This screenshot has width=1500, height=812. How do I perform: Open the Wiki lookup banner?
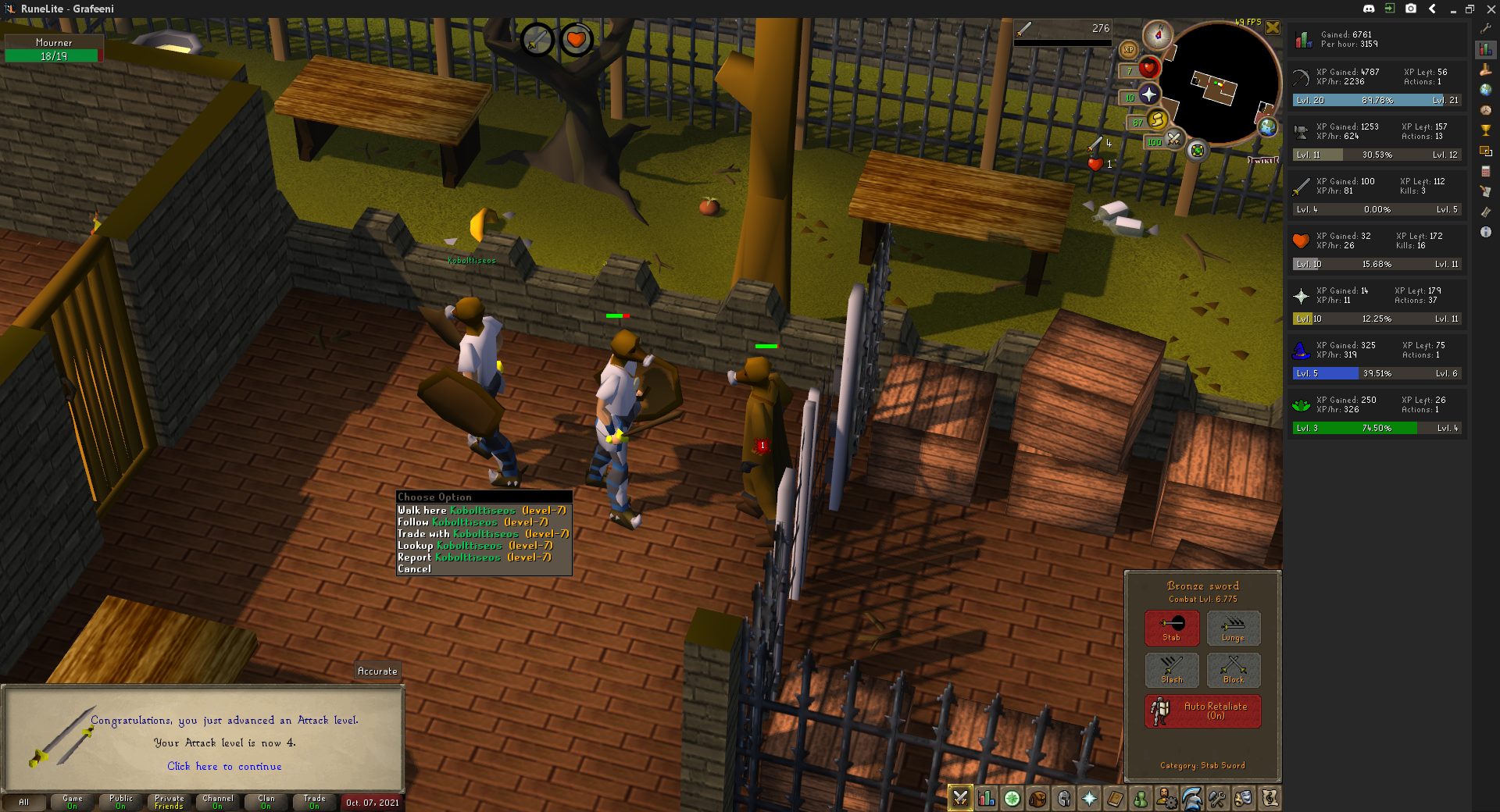(1262, 160)
